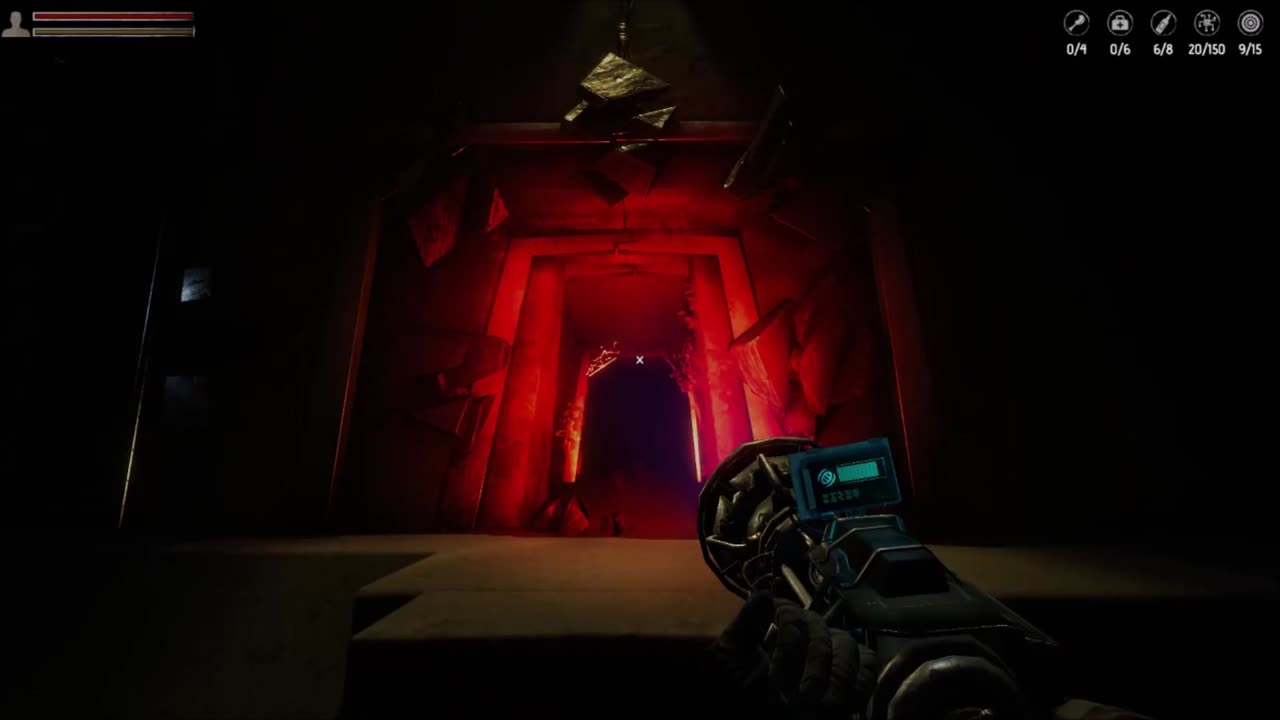The height and width of the screenshot is (720, 1280).
Task: Select the concentric rings target icon
Action: 1250,23
